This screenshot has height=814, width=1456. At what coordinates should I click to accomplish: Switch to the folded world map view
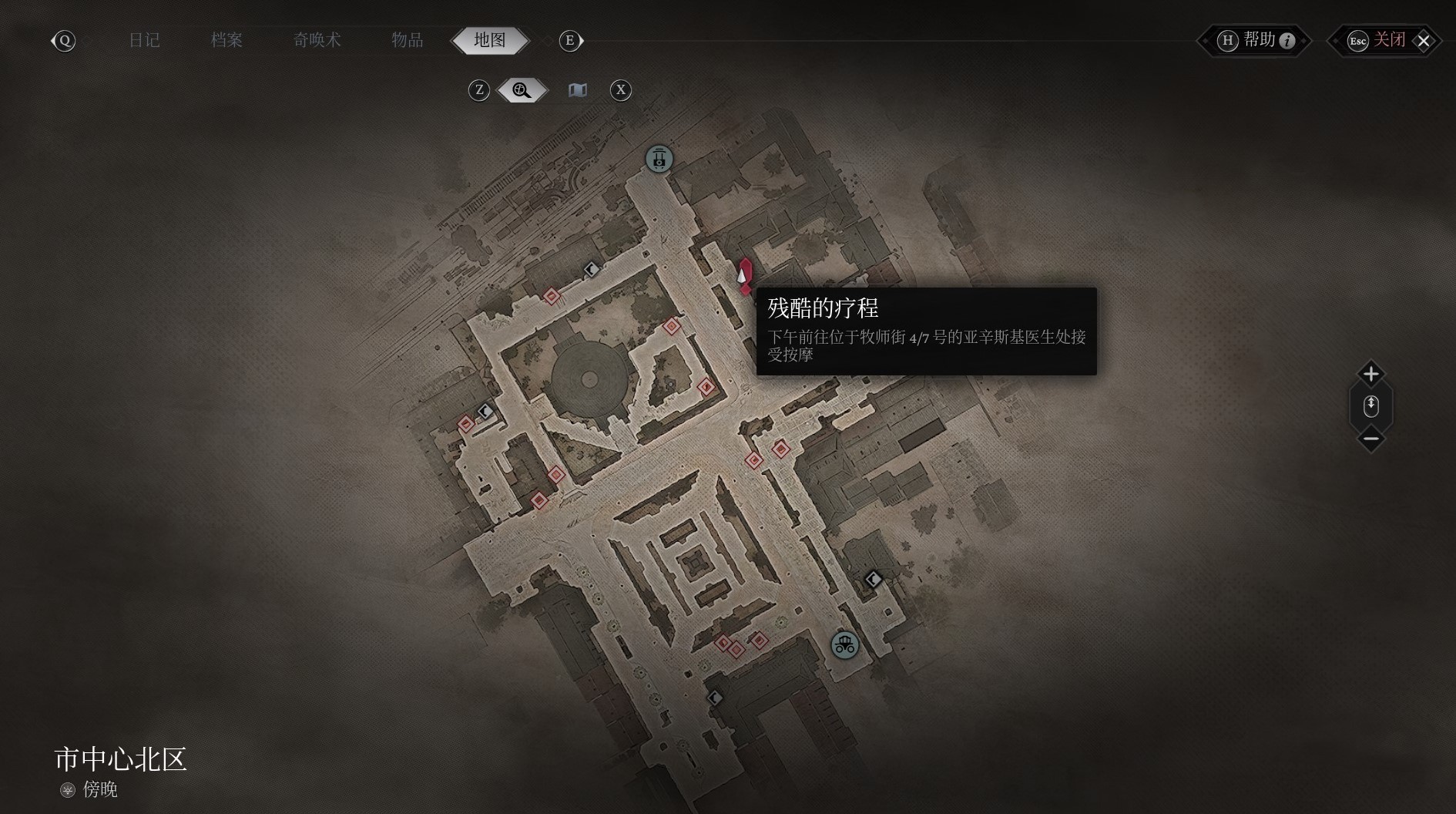tap(577, 90)
